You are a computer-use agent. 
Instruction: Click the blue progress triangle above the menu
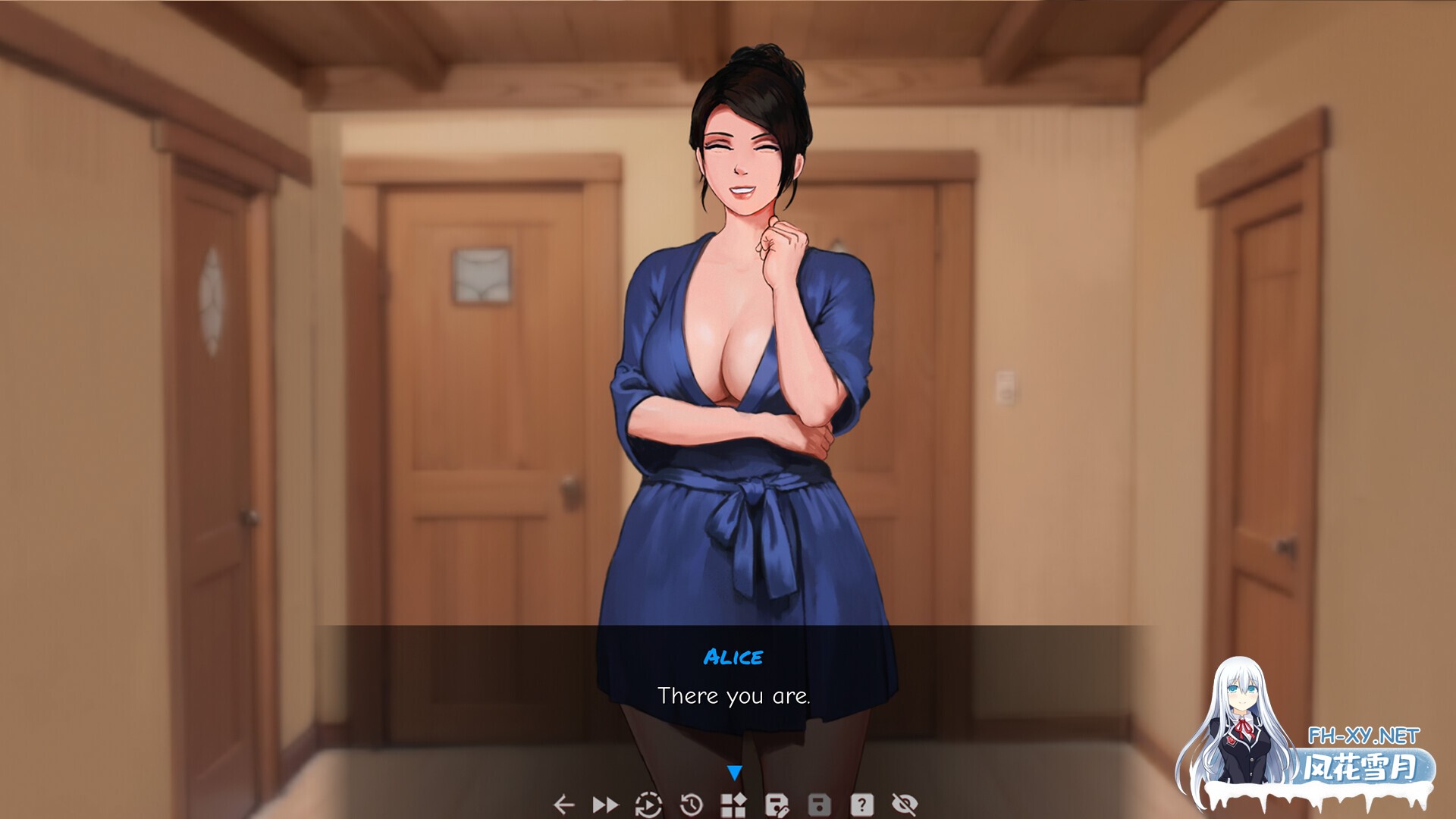click(733, 771)
